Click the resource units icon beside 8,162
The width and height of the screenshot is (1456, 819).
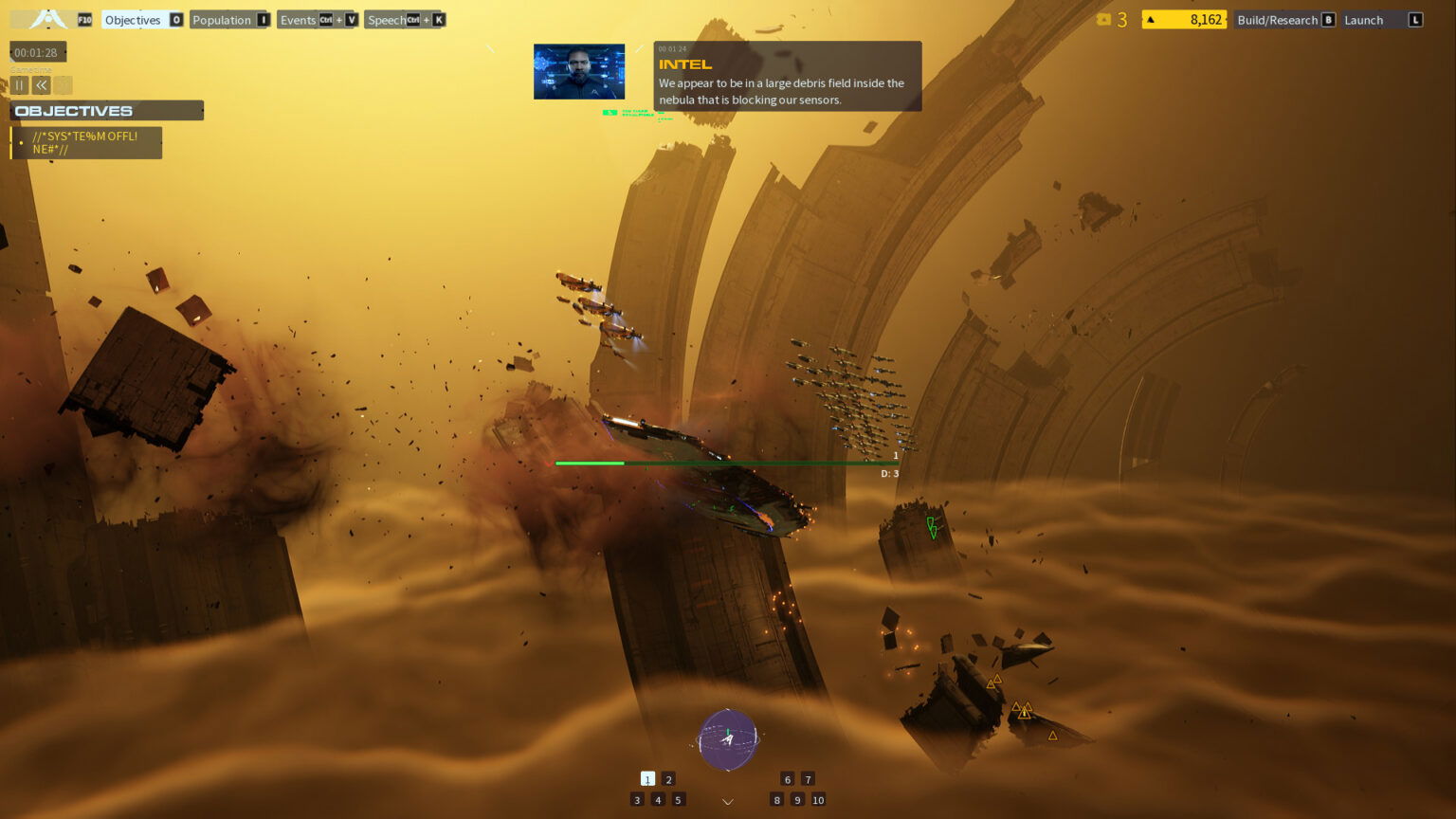tap(1152, 19)
